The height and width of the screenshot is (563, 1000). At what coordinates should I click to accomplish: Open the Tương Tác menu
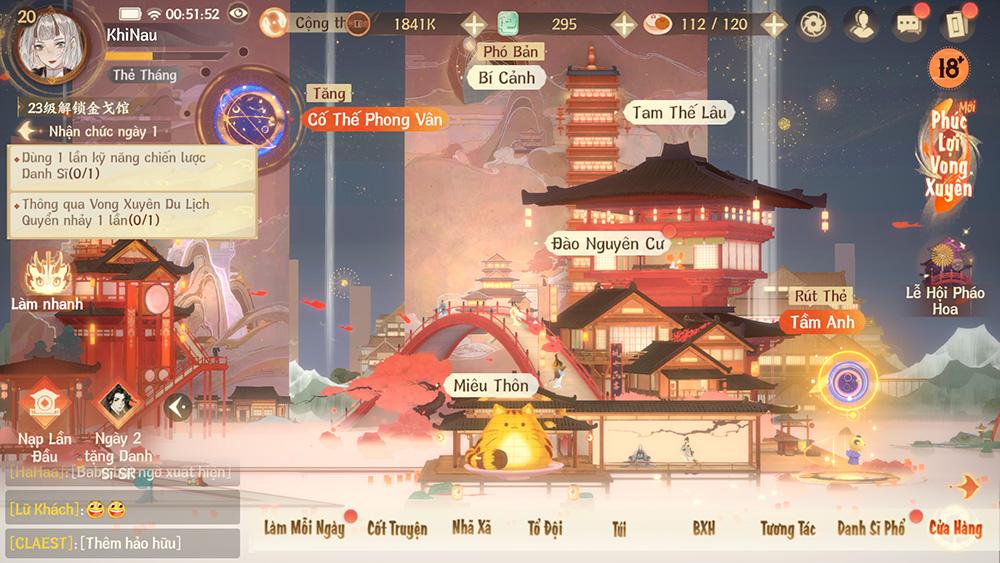tap(788, 527)
